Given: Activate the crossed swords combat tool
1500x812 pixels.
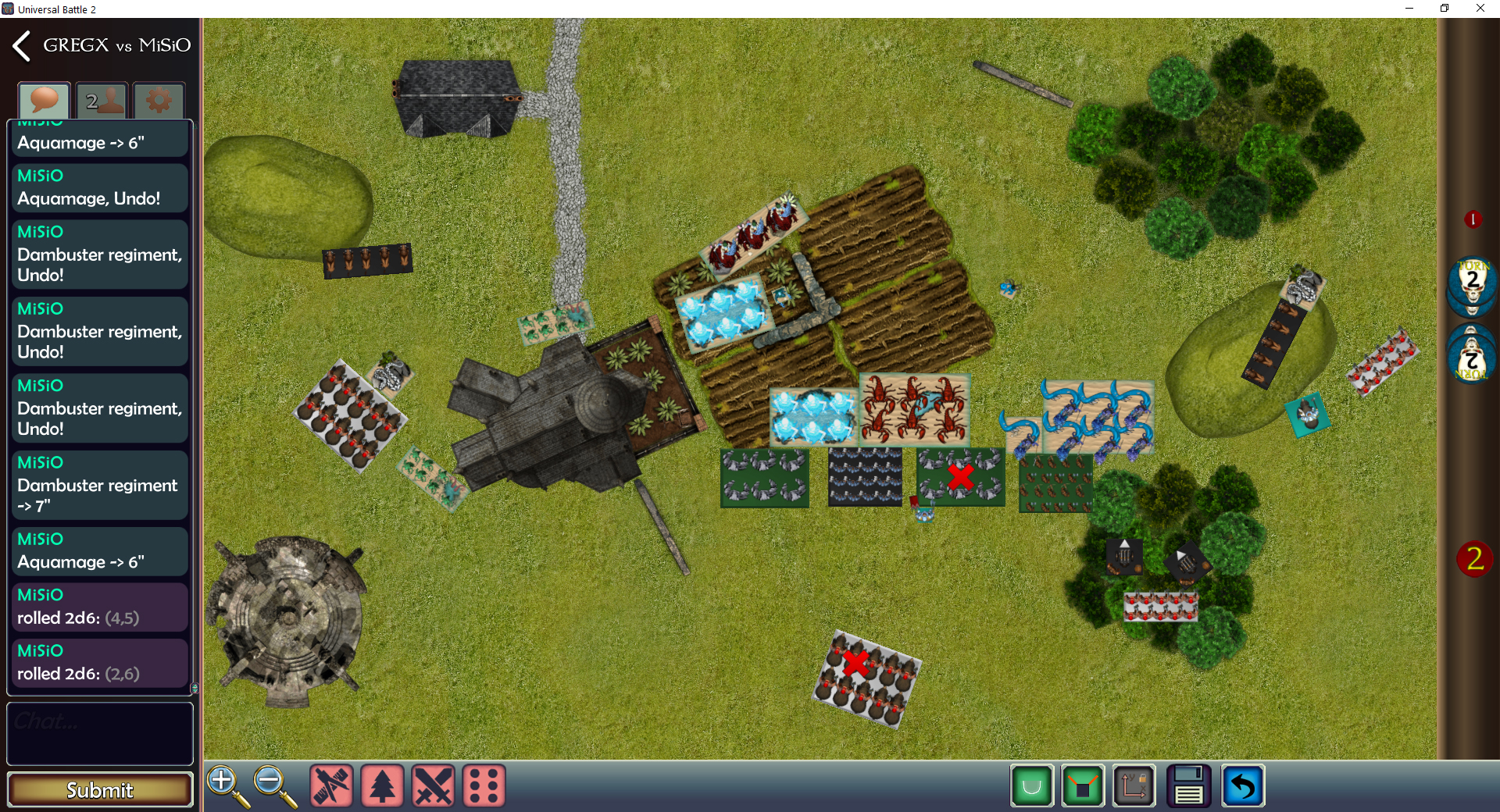Looking at the screenshot, I should point(433,785).
